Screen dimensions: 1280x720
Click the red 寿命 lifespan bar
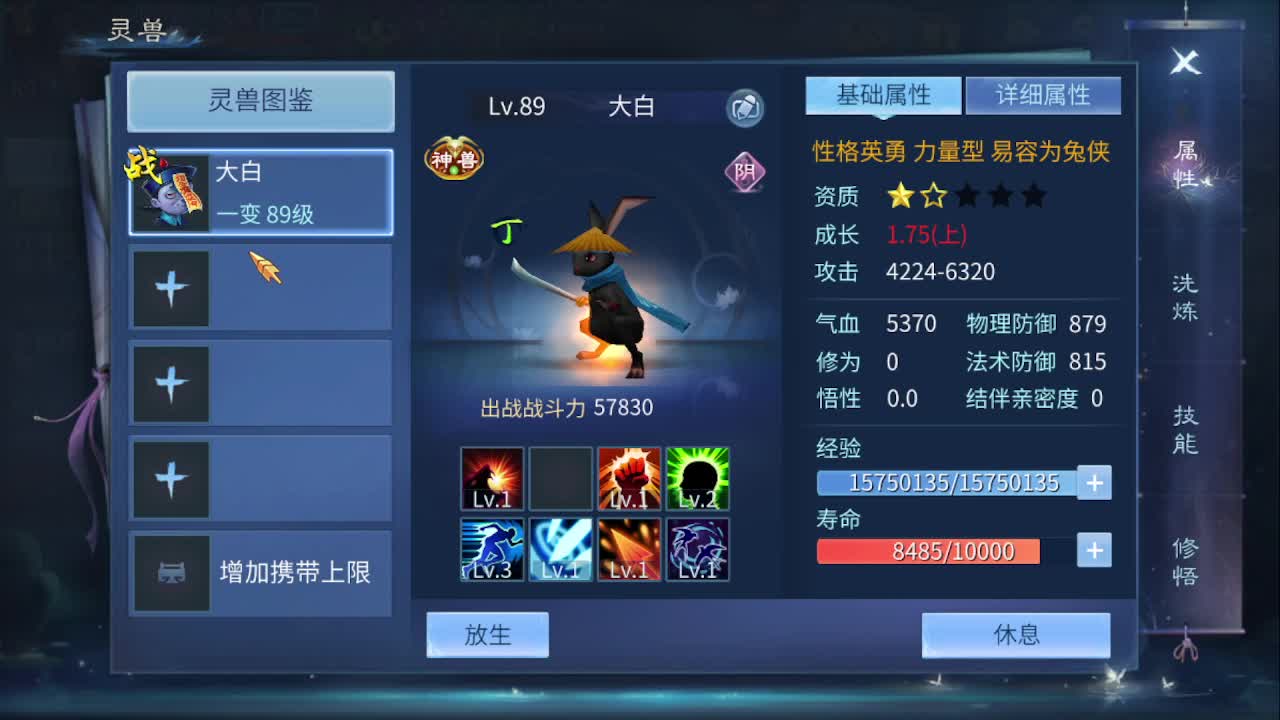[928, 551]
